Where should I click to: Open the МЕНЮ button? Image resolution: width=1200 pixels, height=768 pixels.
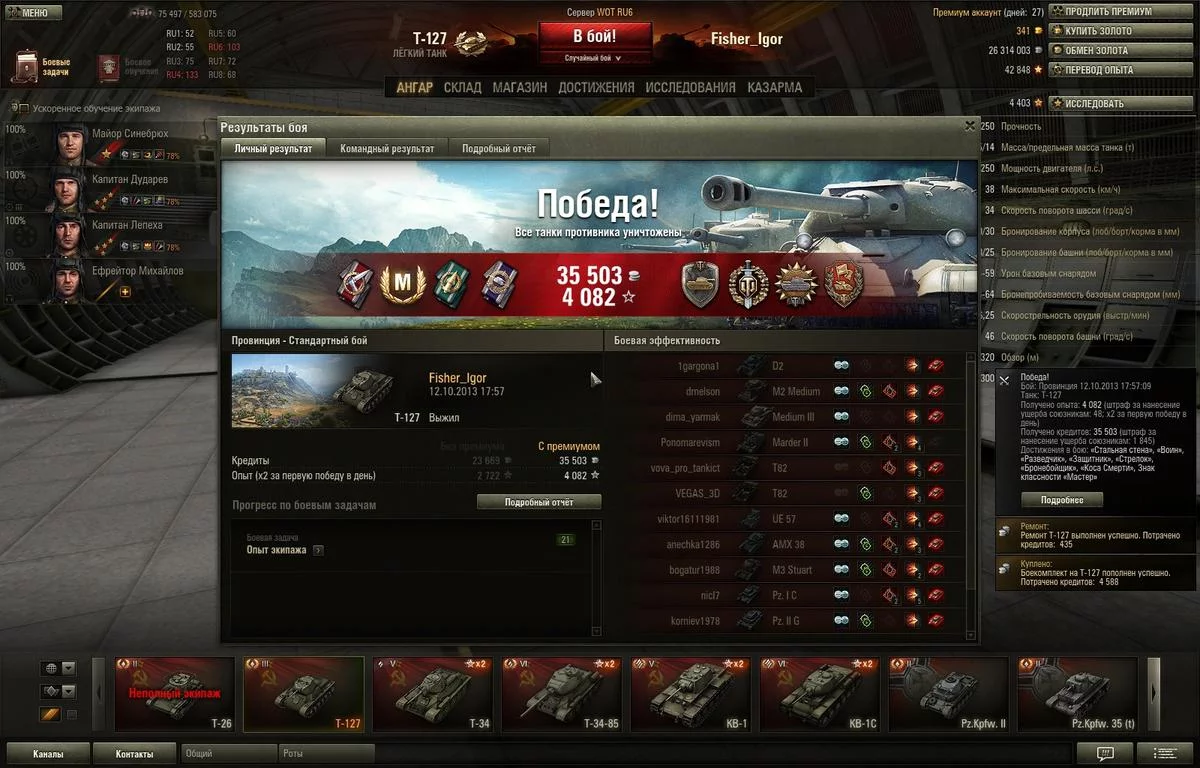pyautogui.click(x=34, y=13)
